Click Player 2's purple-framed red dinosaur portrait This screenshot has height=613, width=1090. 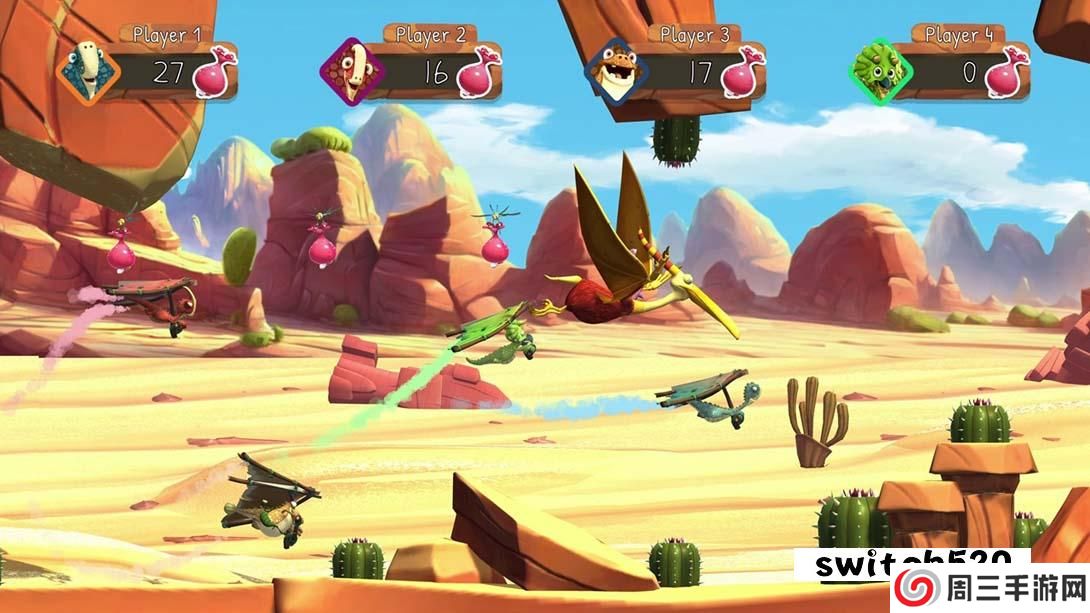[x=349, y=72]
